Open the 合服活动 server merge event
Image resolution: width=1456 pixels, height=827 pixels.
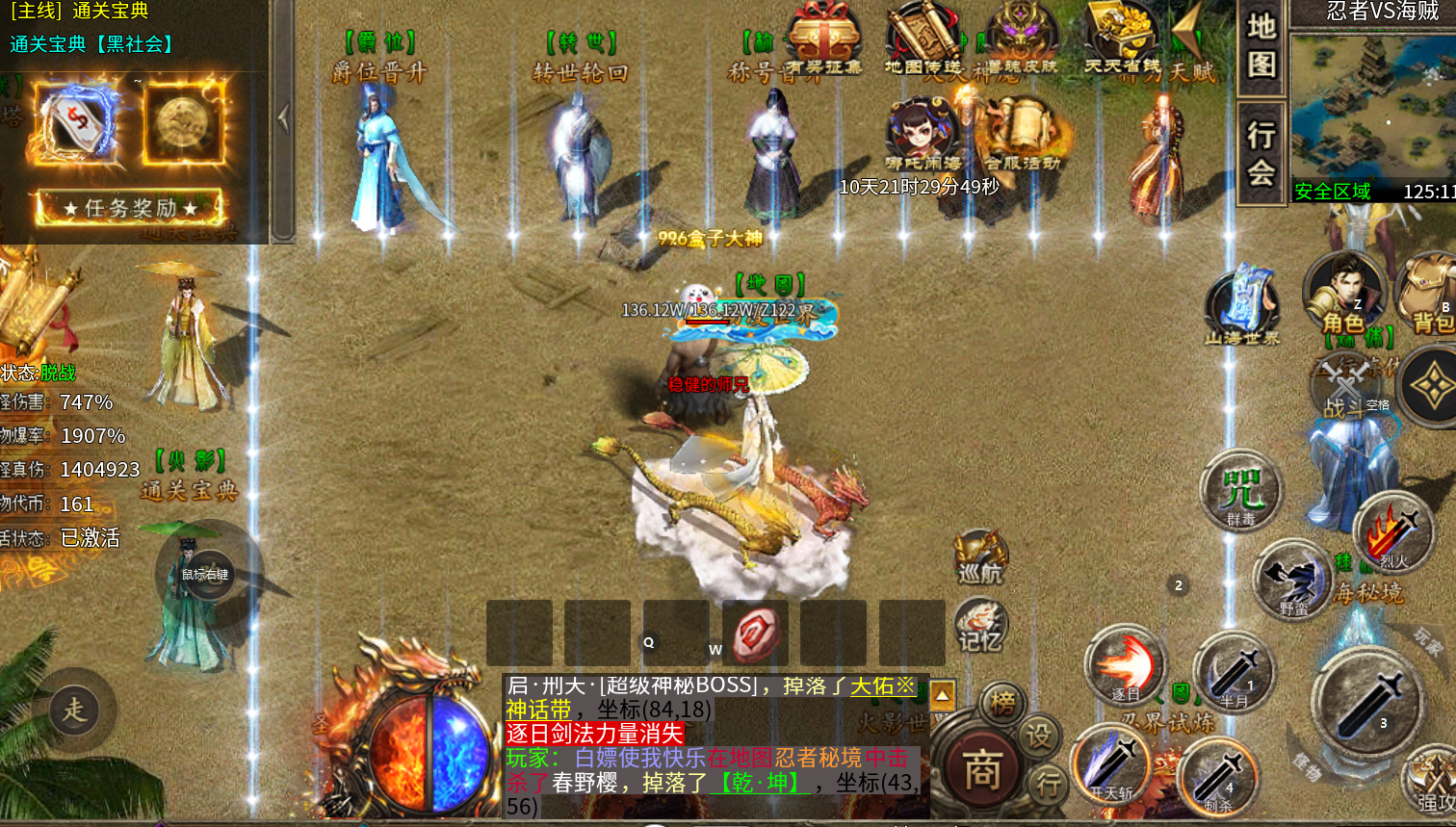(x=1023, y=135)
